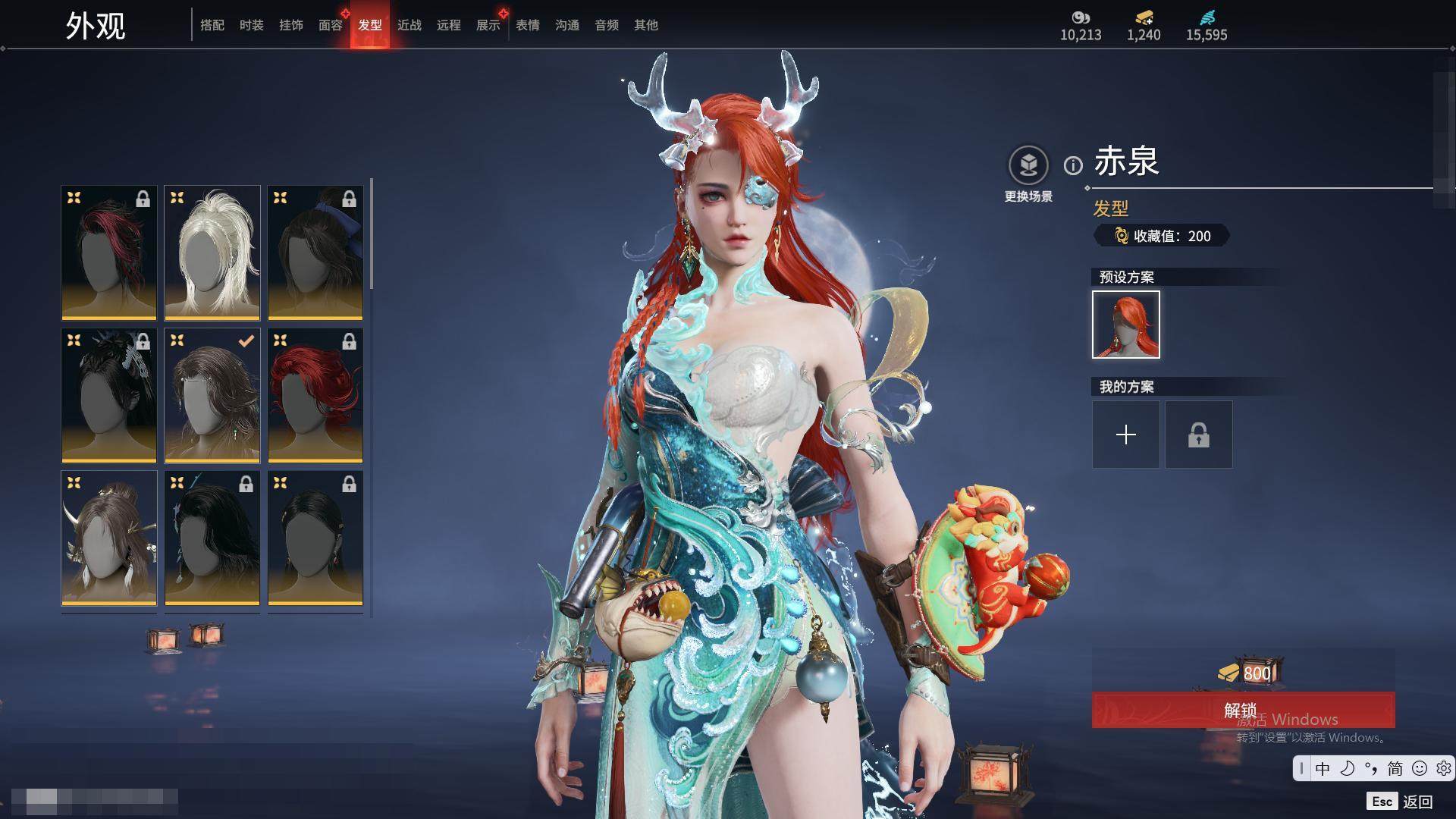The image size is (1456, 819).
Task: Show the 展示 tab
Action: click(488, 25)
